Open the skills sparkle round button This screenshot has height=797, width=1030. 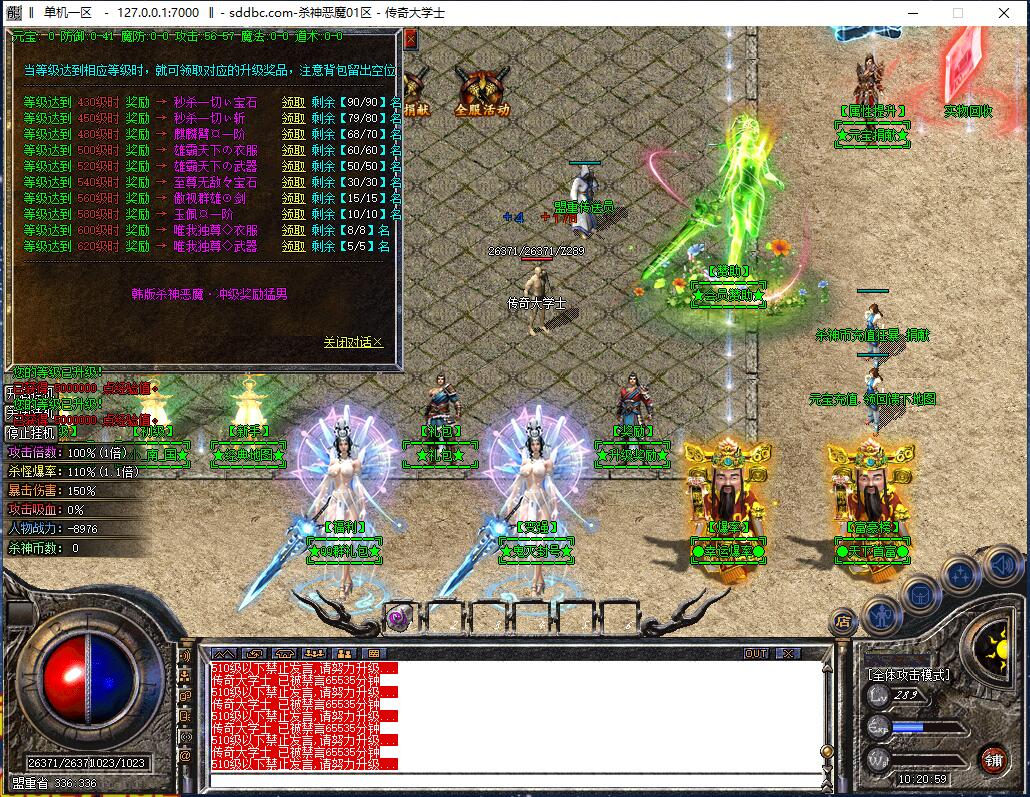(961, 574)
